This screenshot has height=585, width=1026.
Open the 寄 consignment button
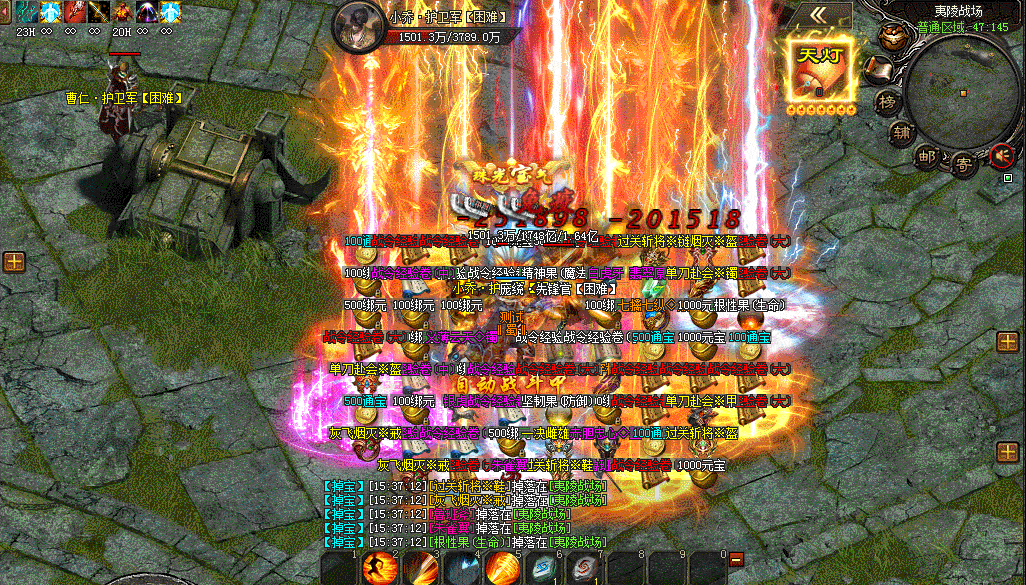(963, 161)
